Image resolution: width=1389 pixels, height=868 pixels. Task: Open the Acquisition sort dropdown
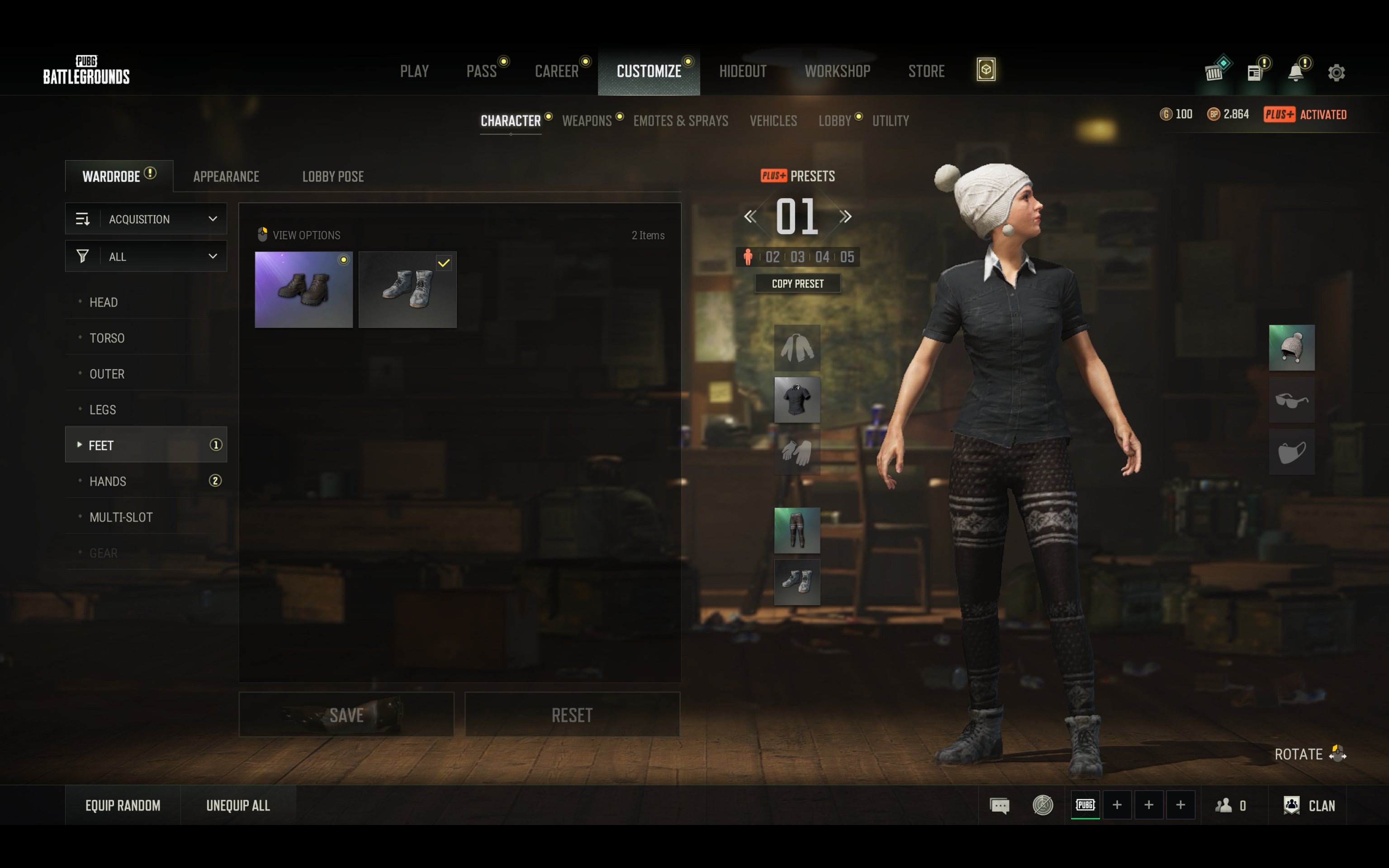(147, 219)
